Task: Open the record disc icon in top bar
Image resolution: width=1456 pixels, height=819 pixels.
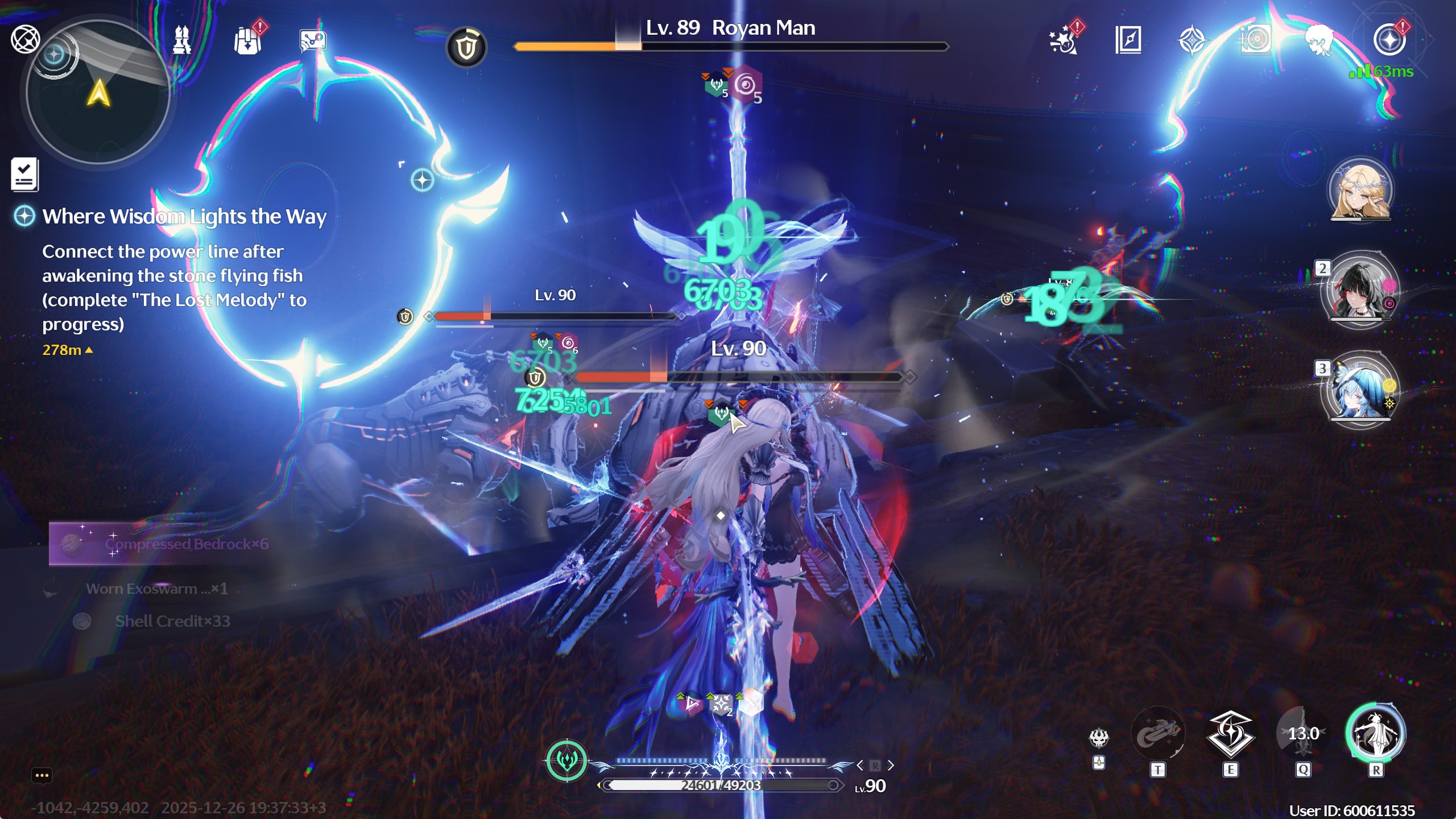Action: [1256, 40]
